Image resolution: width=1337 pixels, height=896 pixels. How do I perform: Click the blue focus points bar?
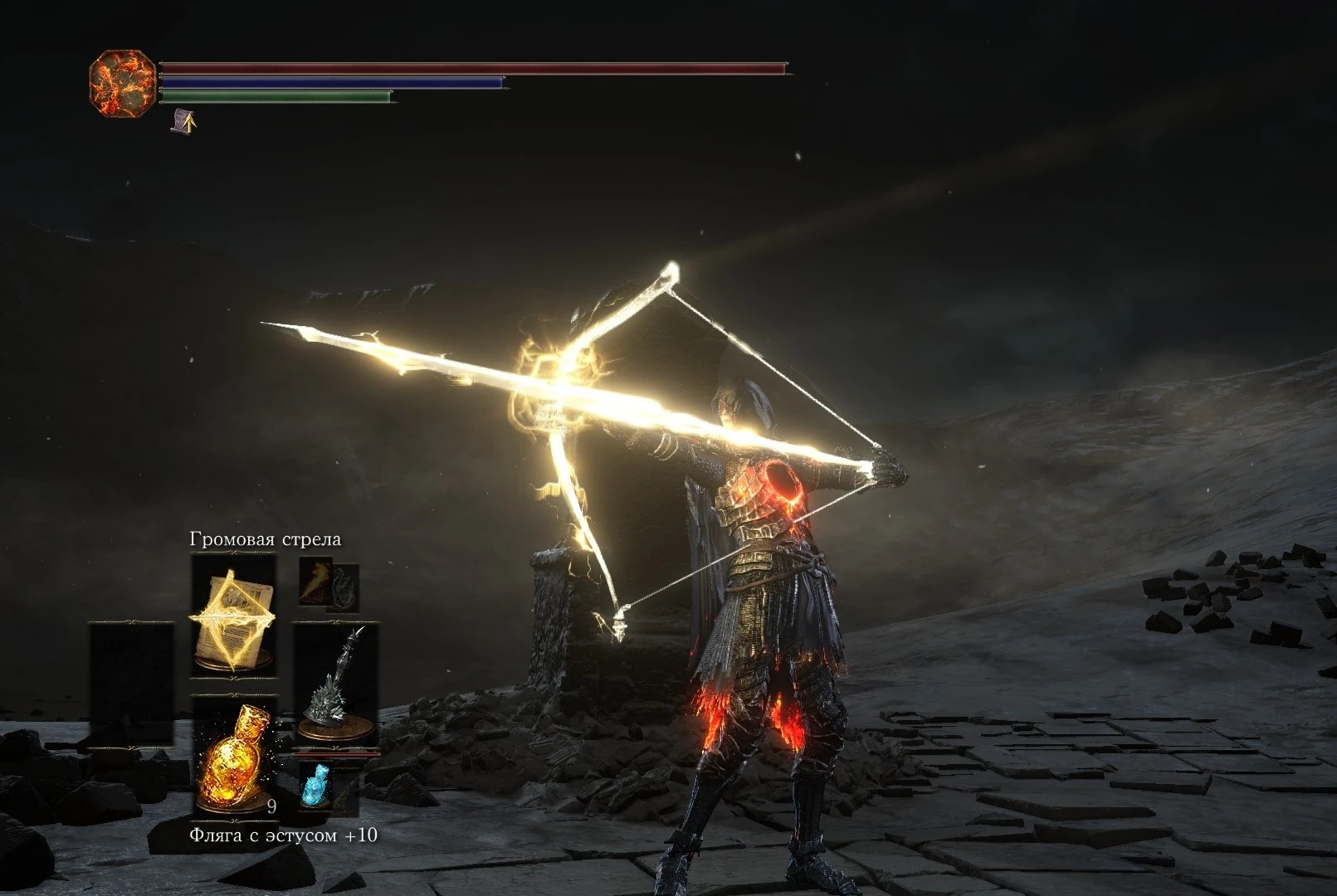point(332,83)
